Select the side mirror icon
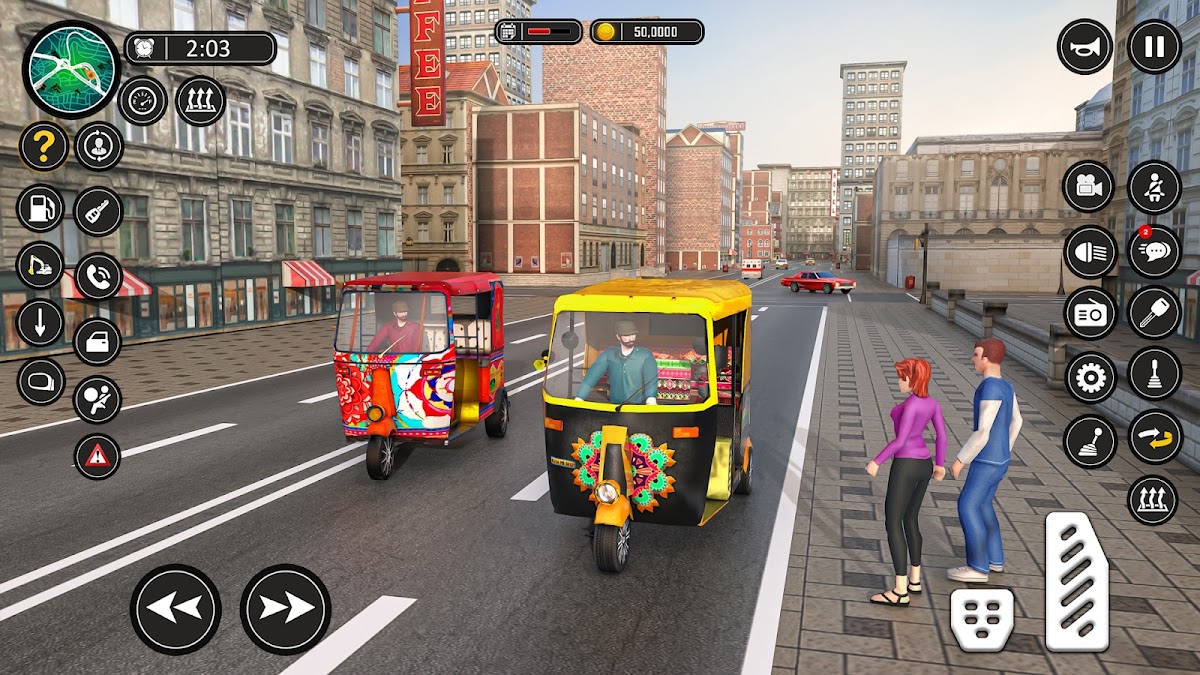1200x675 pixels. 41,382
